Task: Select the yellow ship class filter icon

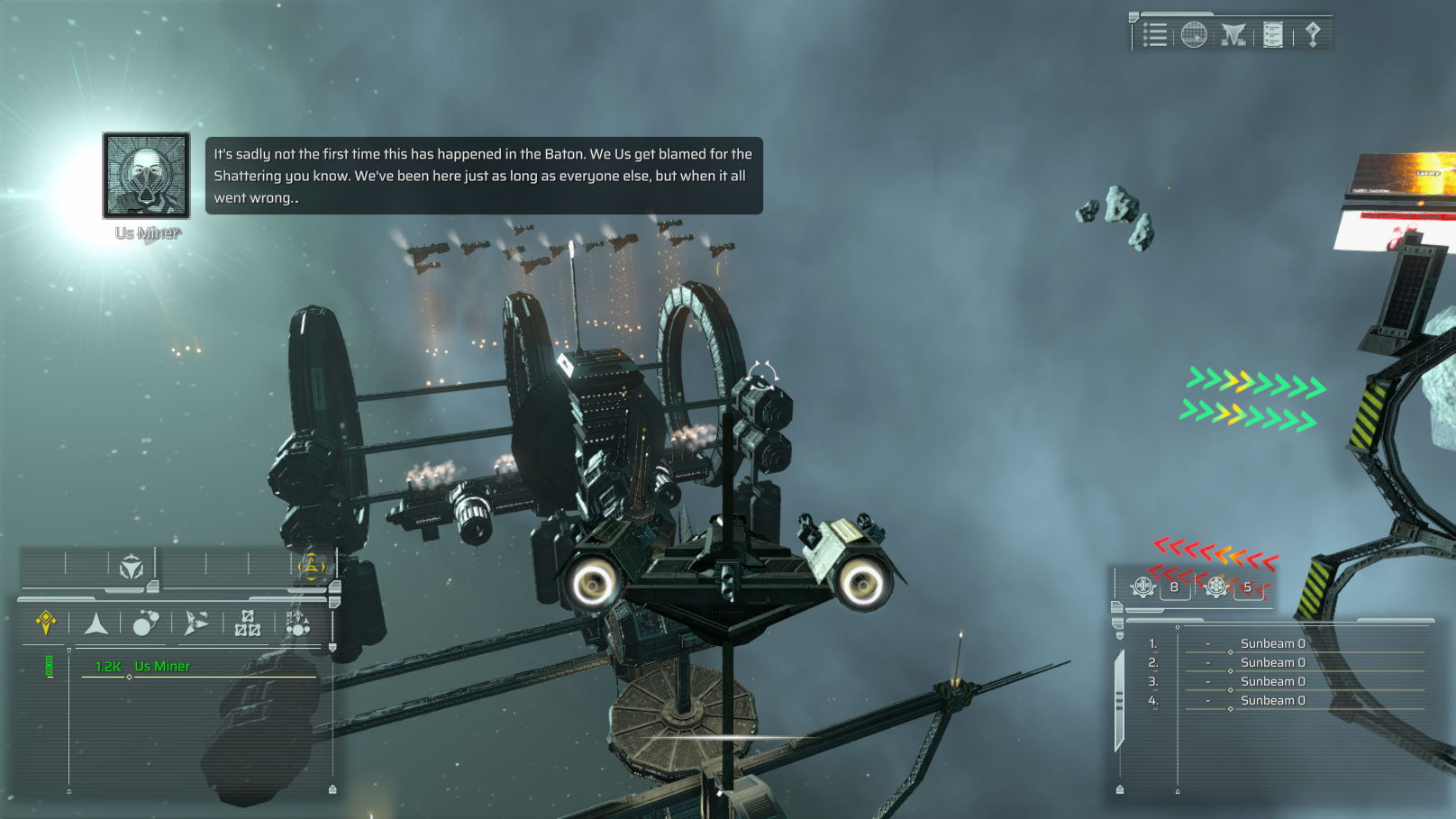Action: [x=46, y=622]
